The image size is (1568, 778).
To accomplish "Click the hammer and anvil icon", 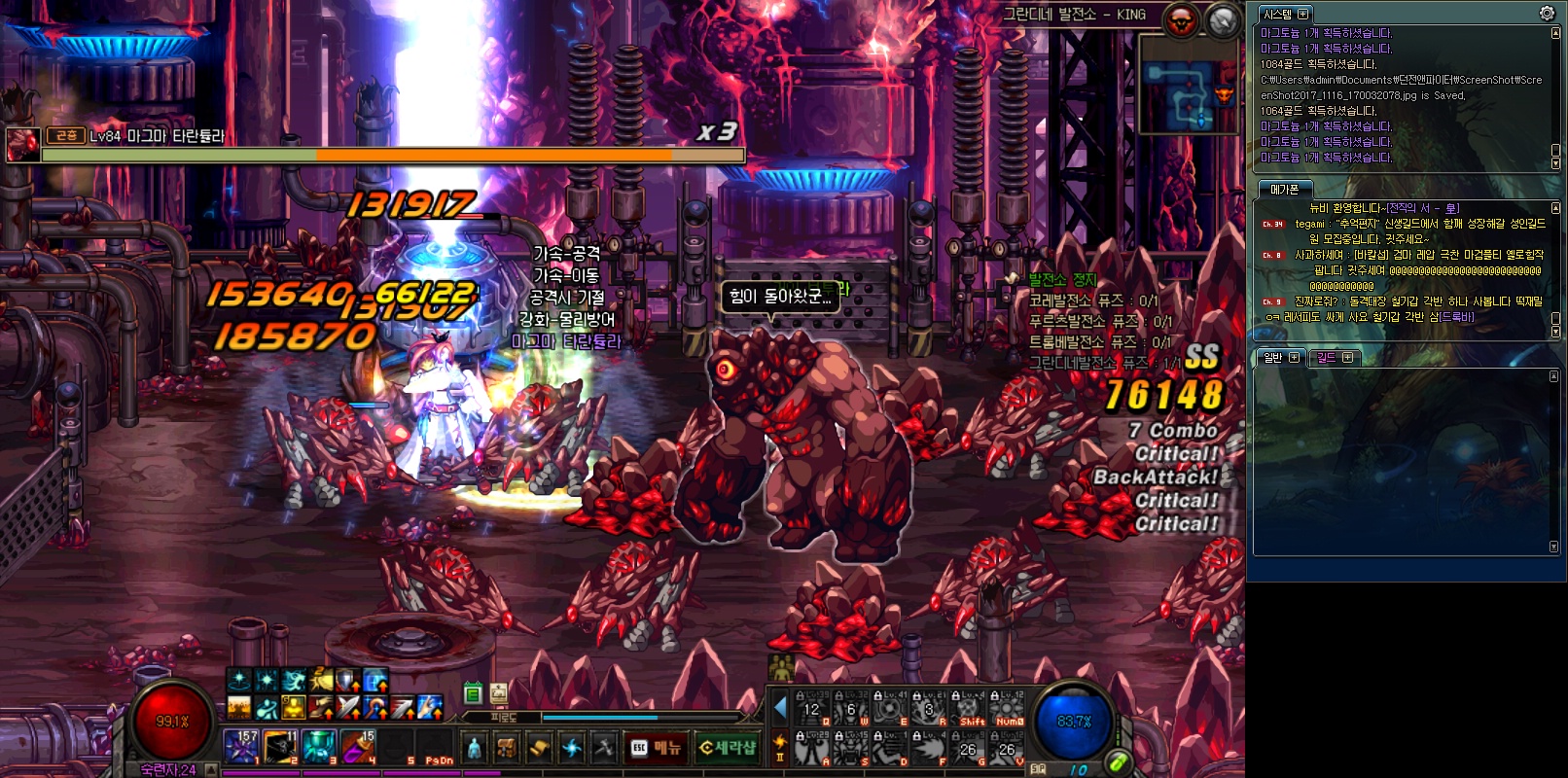I will [604, 747].
